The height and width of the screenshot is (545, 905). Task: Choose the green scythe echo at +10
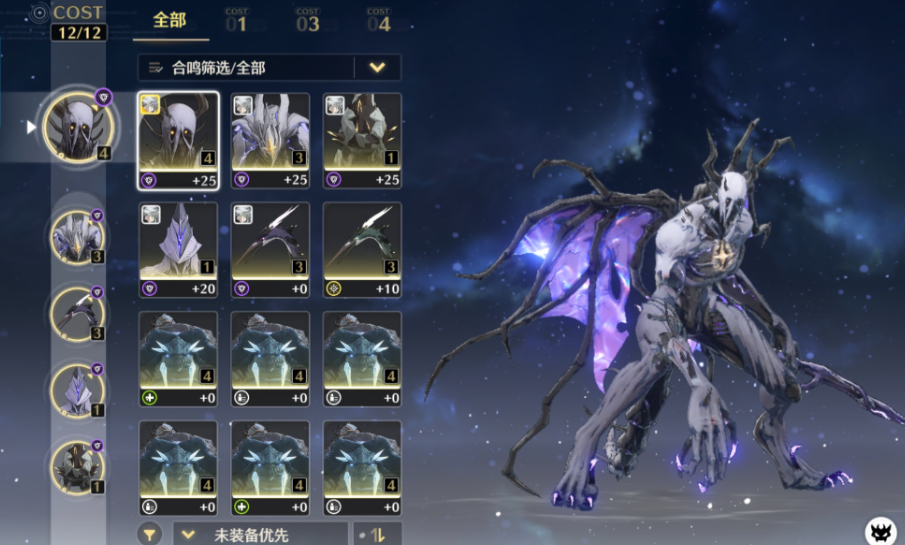coord(362,250)
